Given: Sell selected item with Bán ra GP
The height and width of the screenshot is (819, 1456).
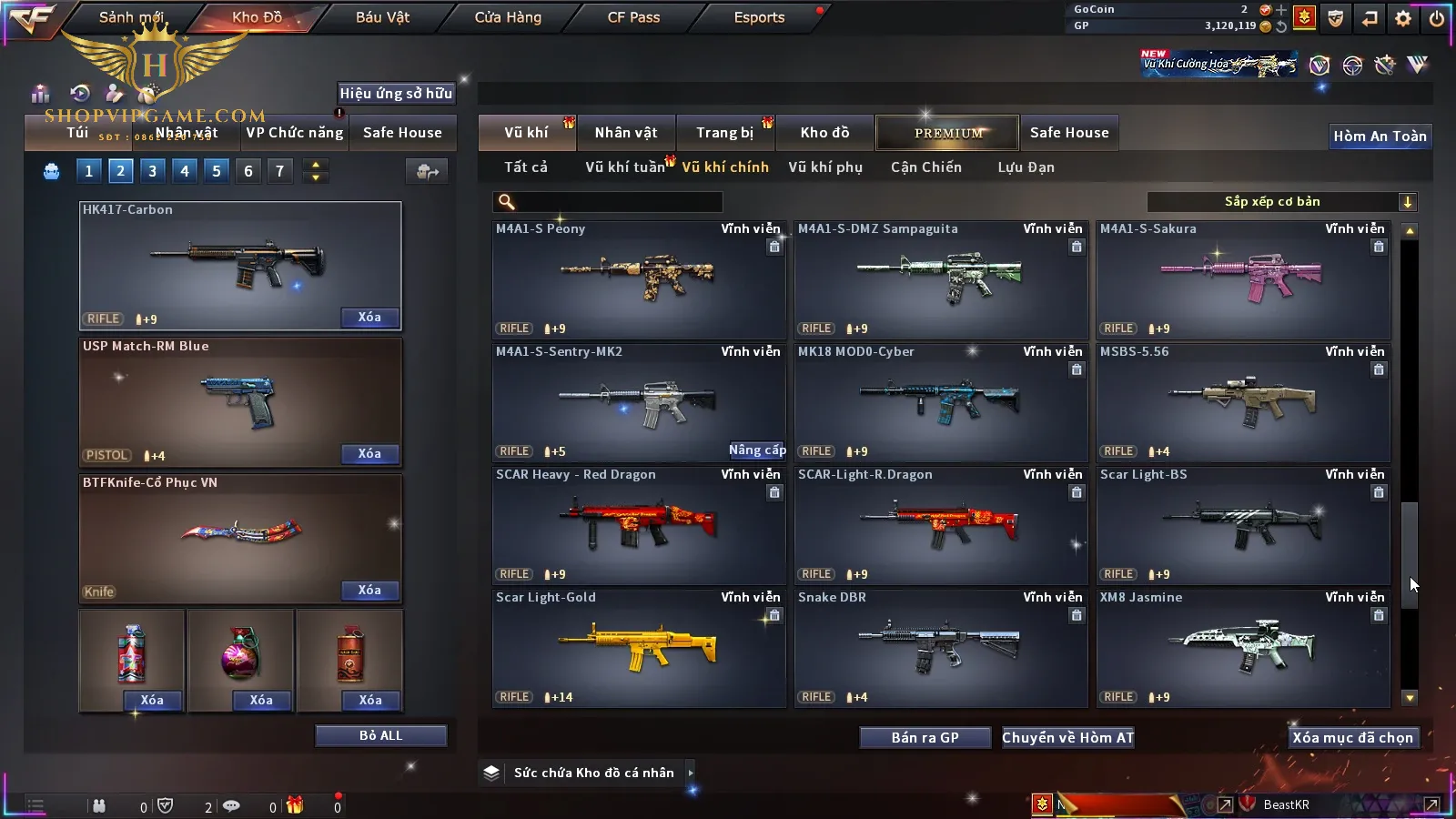Looking at the screenshot, I should [x=925, y=738].
